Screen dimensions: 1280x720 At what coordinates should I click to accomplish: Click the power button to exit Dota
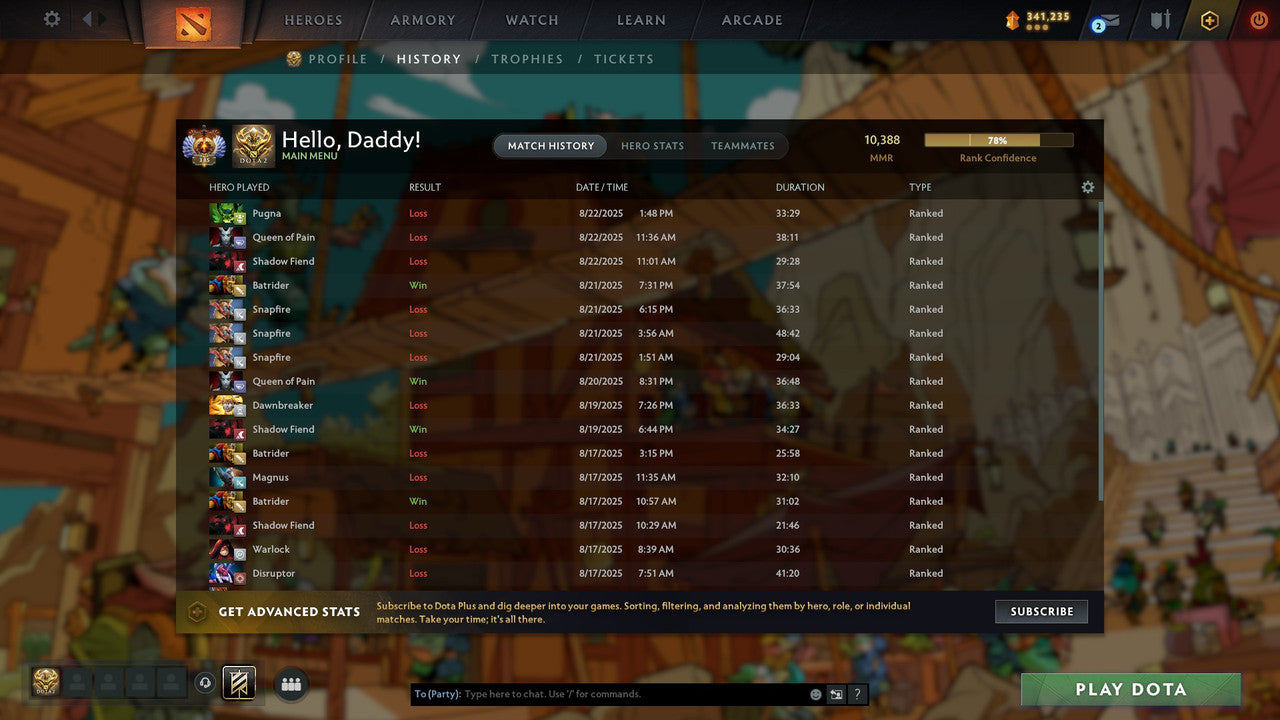click(x=1258, y=18)
